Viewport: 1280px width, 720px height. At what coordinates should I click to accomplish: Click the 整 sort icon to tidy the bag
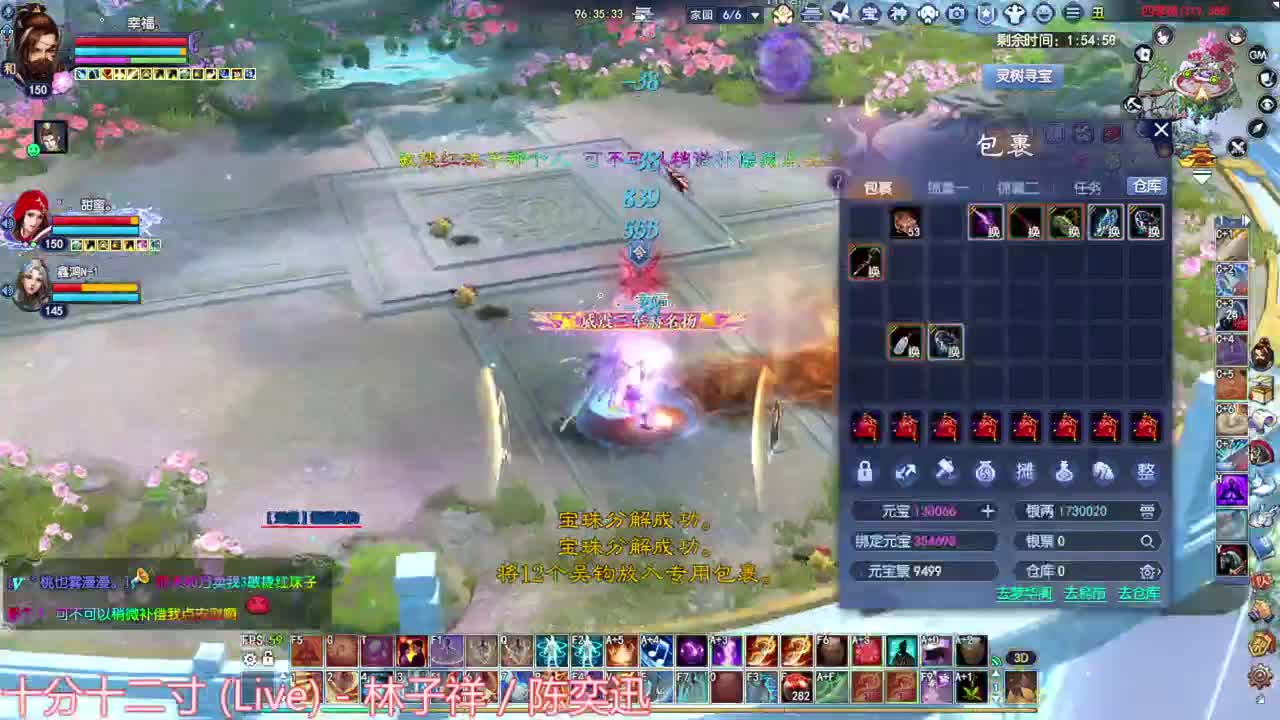(1146, 472)
